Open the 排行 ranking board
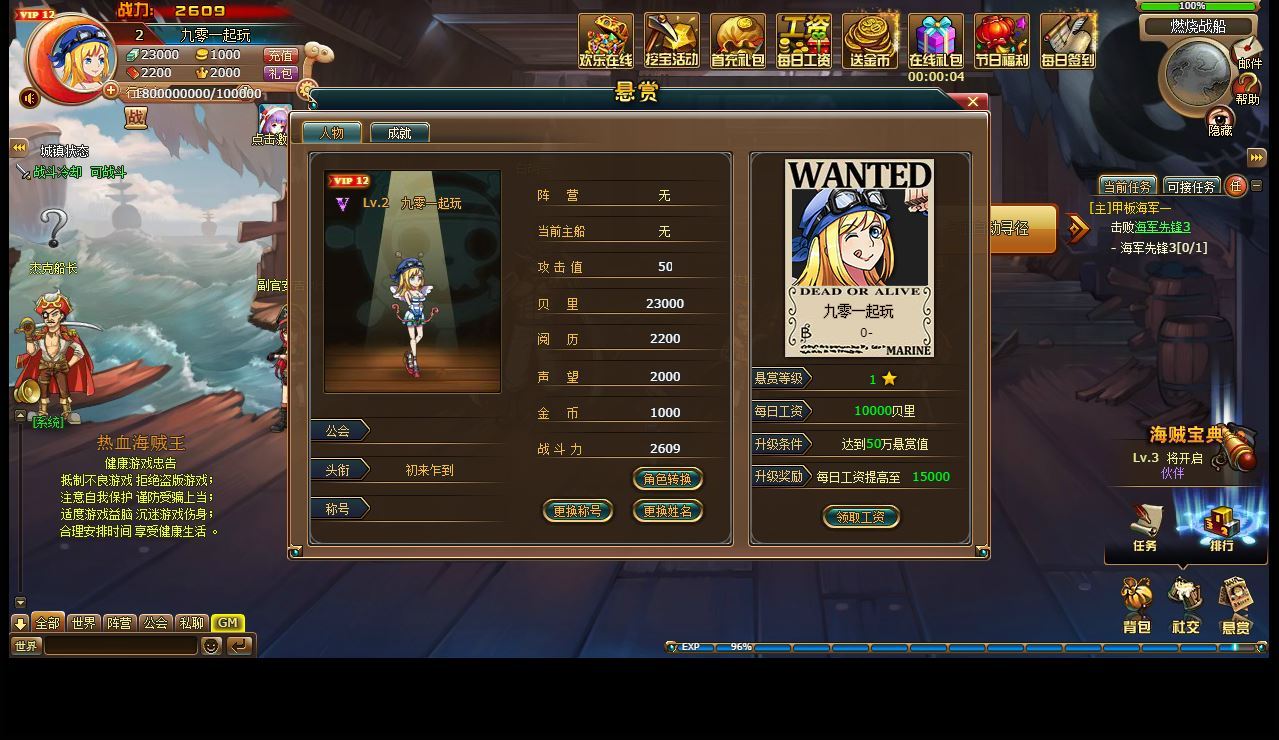The image size is (1279, 740). click(1221, 528)
